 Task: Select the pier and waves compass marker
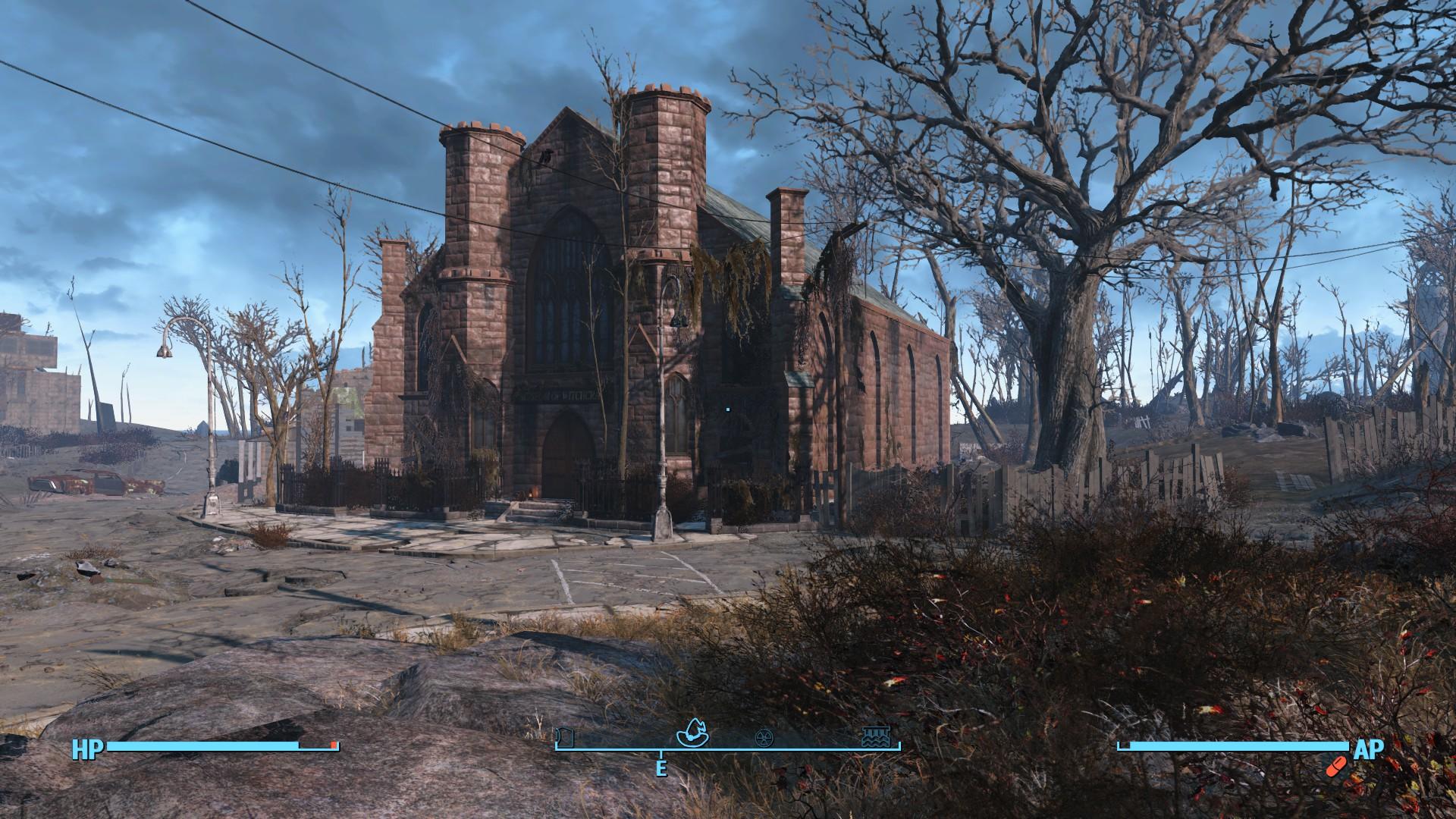[x=876, y=737]
